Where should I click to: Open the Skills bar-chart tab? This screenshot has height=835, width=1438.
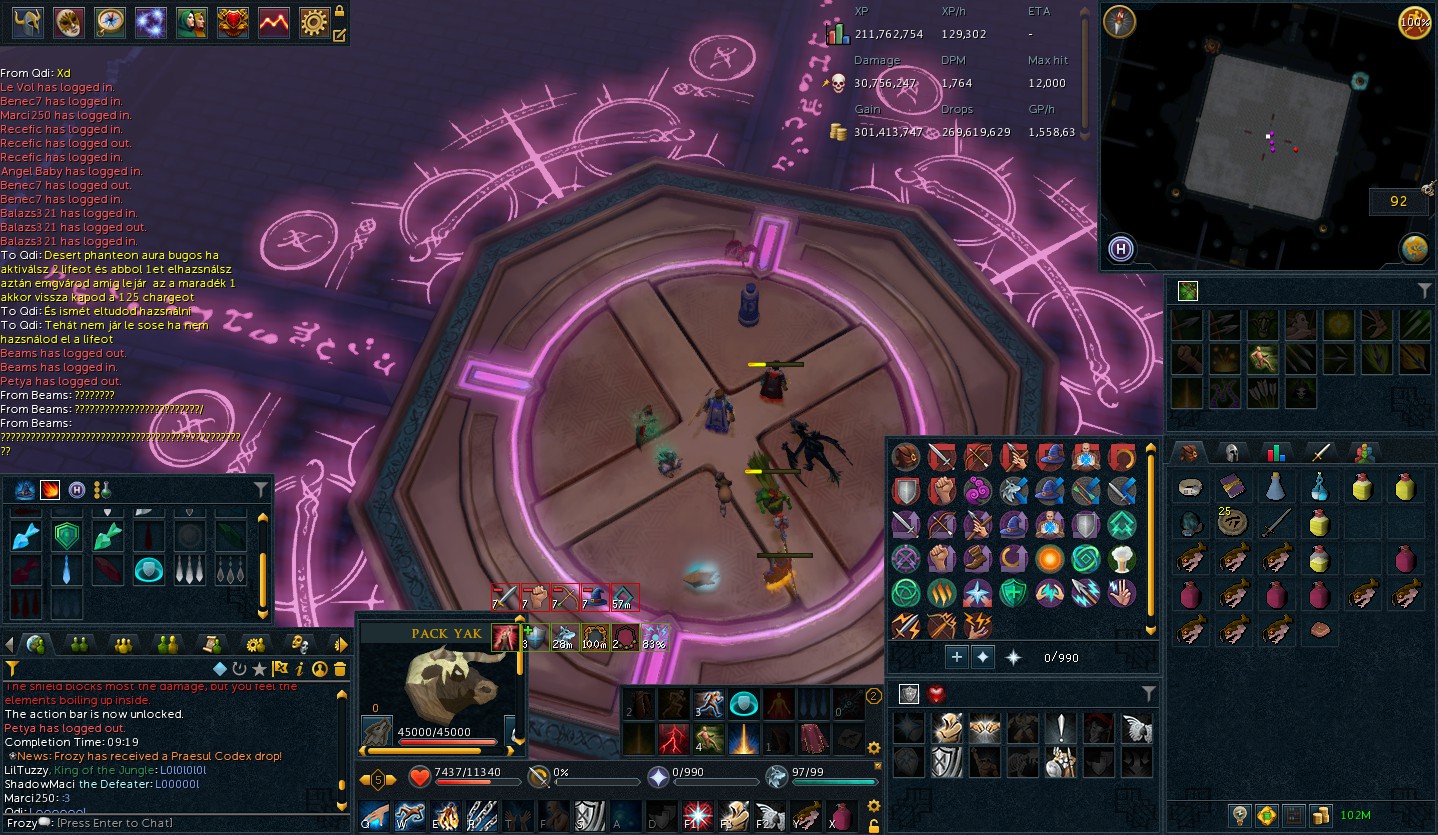tap(1274, 452)
